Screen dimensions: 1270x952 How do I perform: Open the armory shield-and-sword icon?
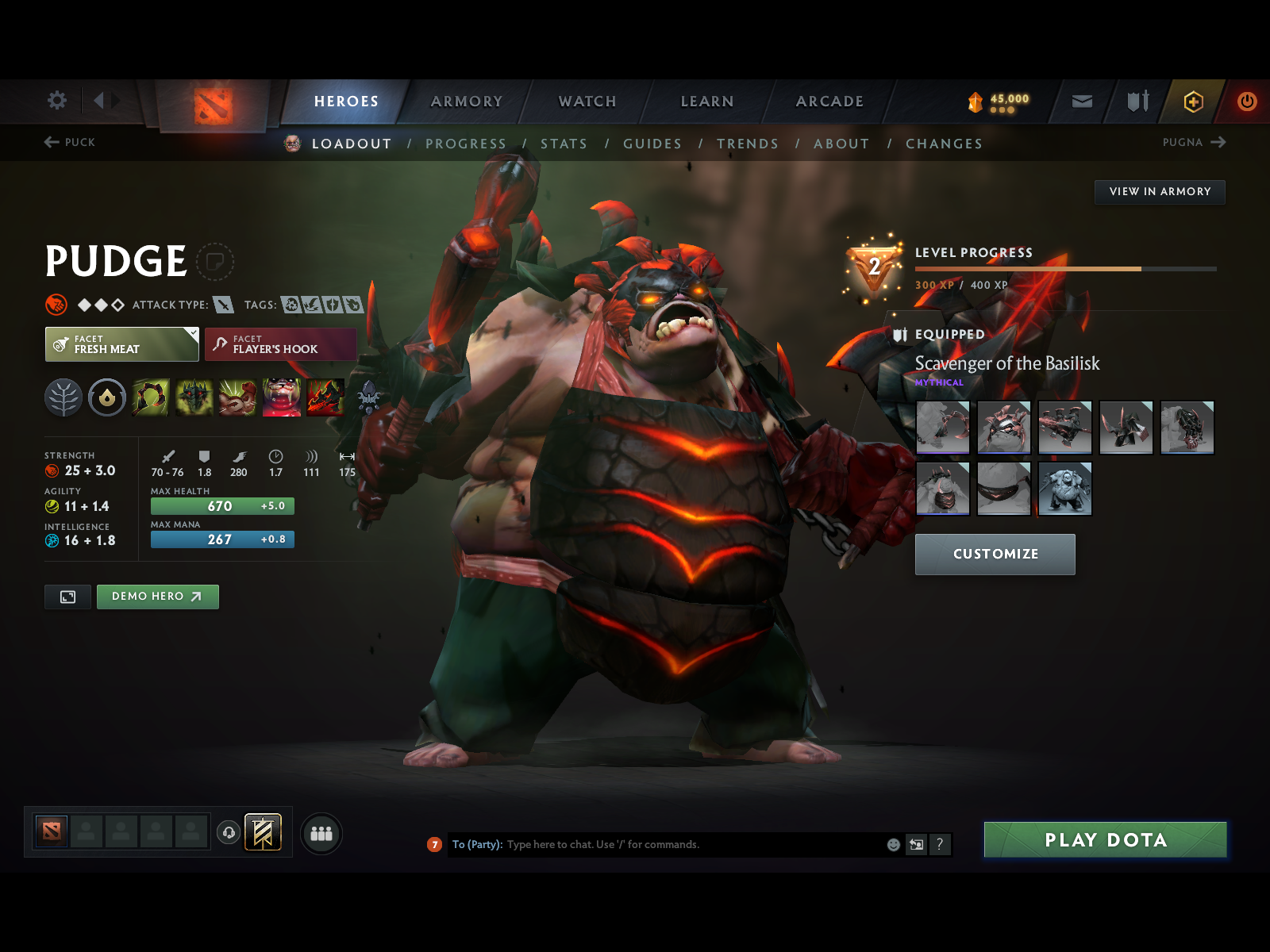1137,101
